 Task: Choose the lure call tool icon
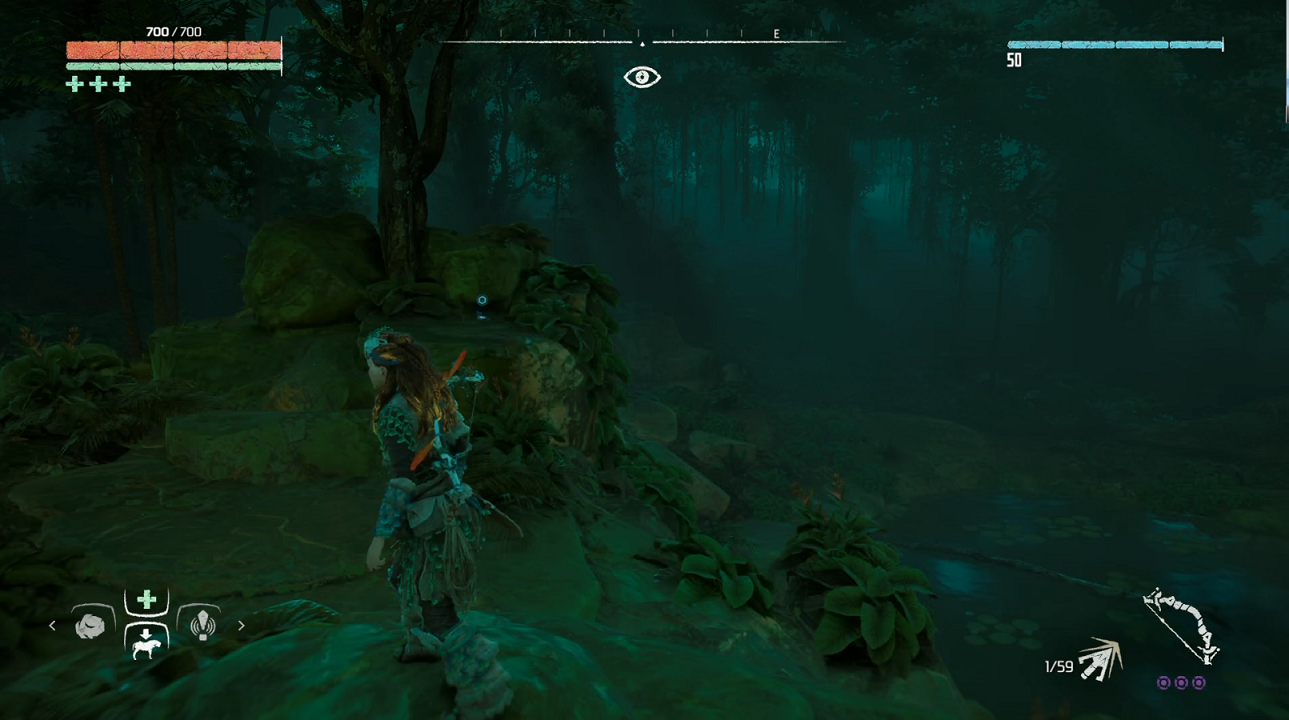[203, 625]
